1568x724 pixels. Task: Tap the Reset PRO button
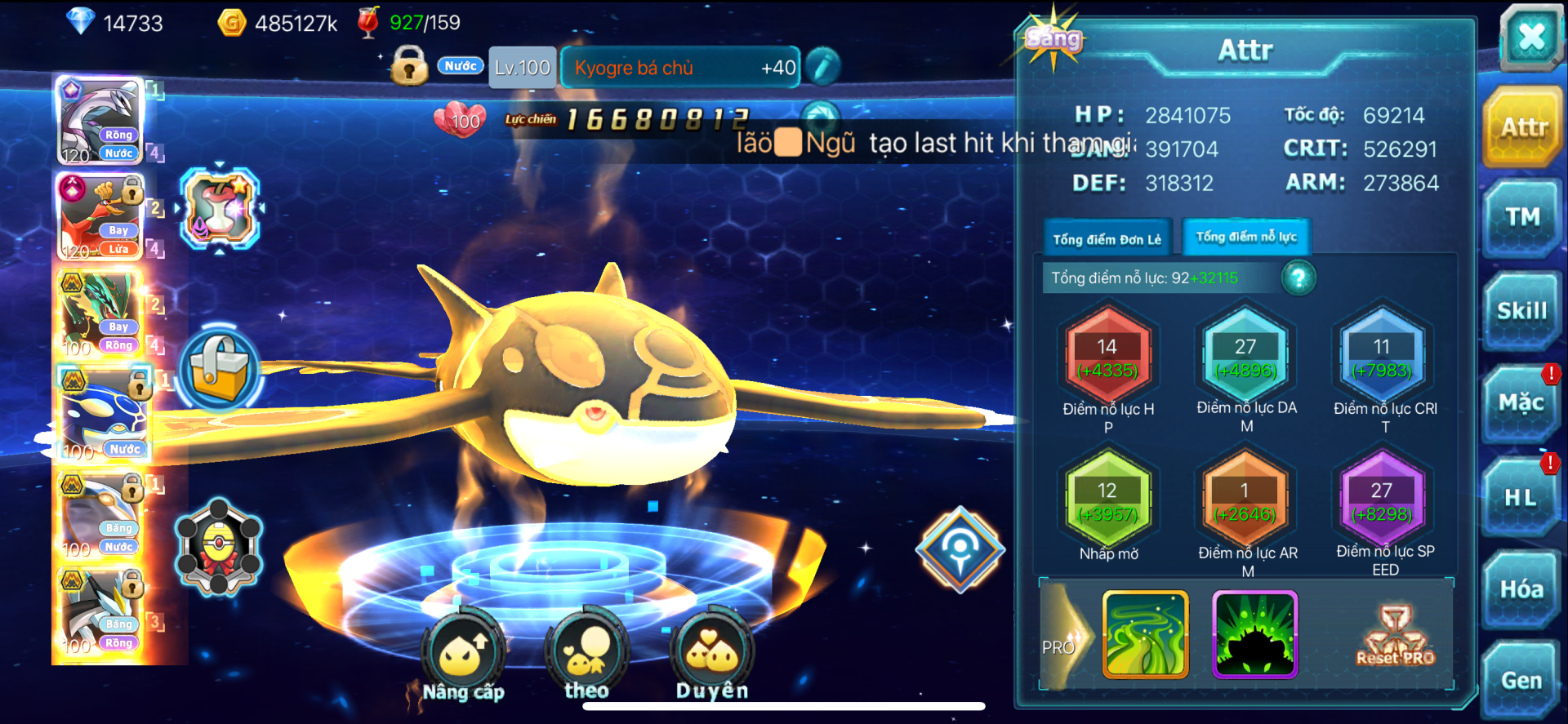pyautogui.click(x=1395, y=636)
